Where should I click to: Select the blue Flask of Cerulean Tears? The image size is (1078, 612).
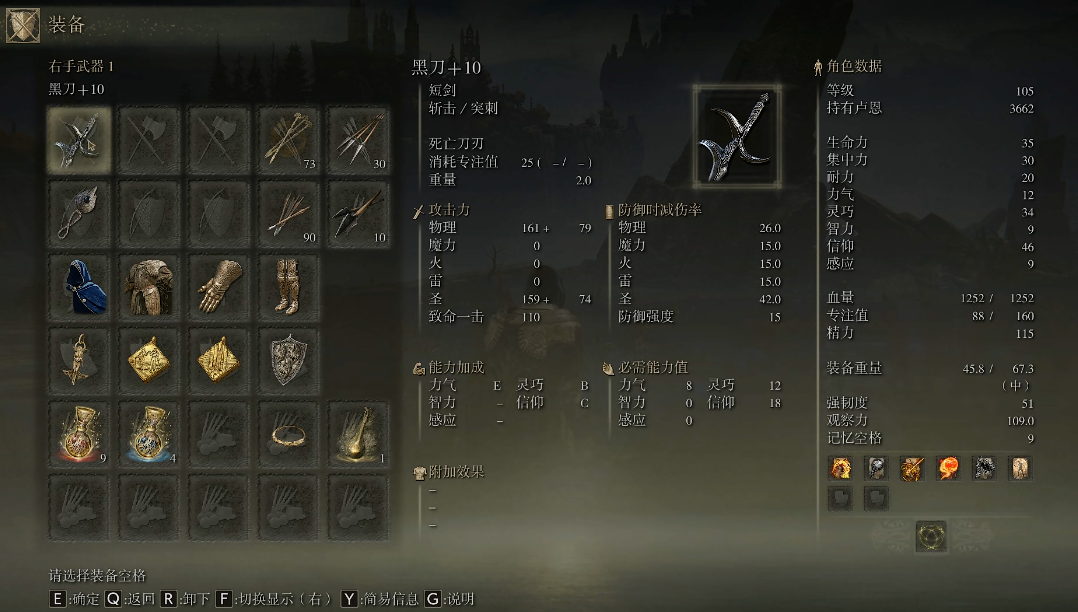click(x=149, y=434)
